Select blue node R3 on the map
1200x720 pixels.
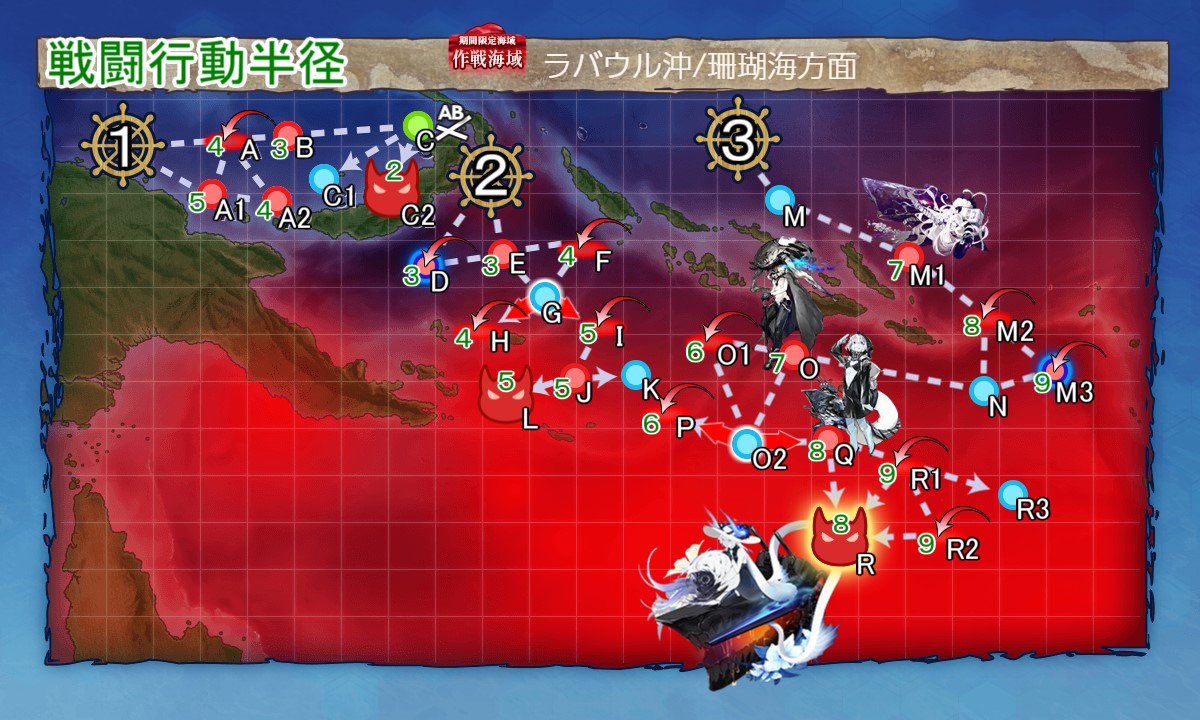pyautogui.click(x=1013, y=493)
